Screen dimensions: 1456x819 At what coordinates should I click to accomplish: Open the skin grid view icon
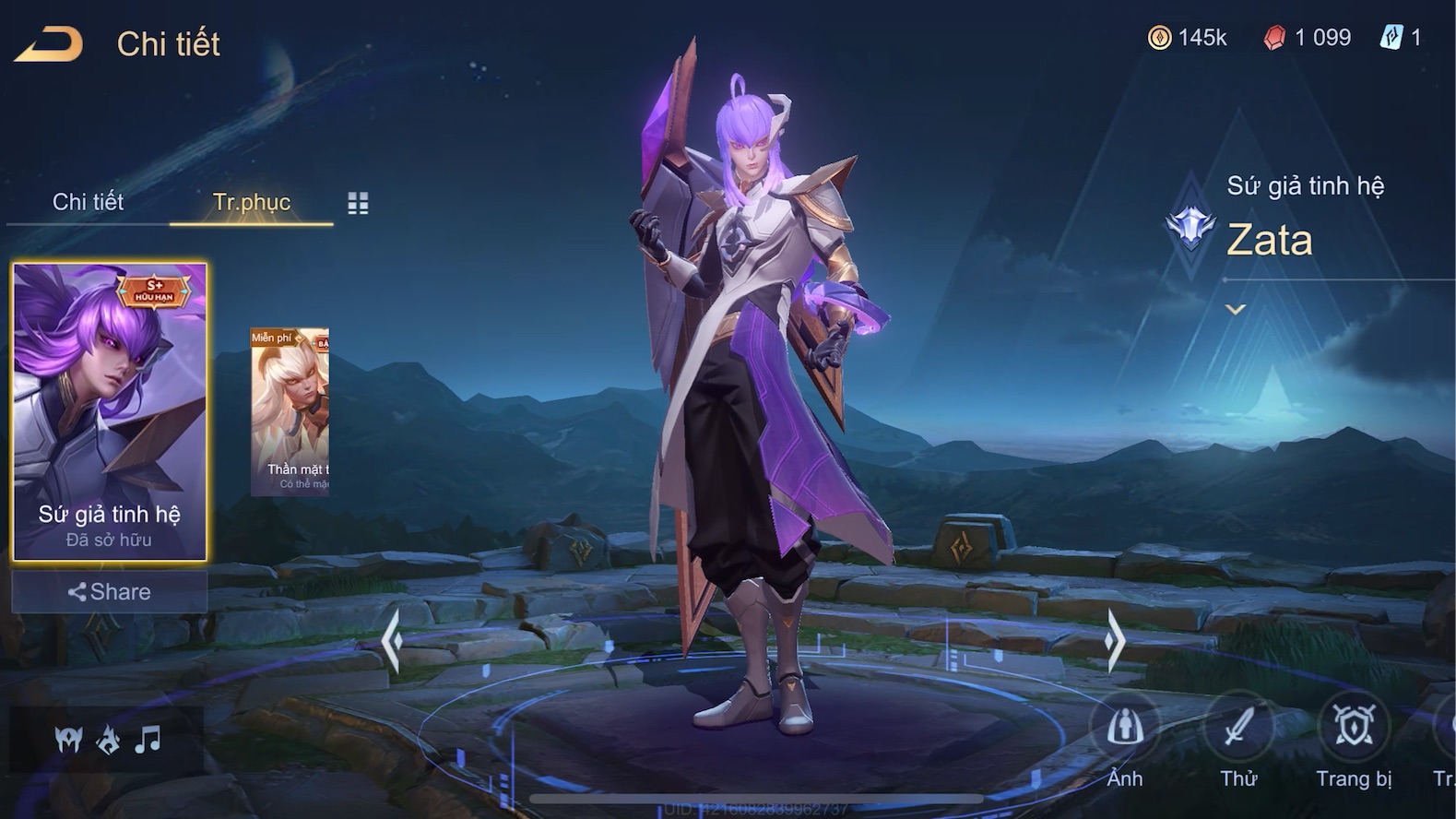pyautogui.click(x=358, y=204)
